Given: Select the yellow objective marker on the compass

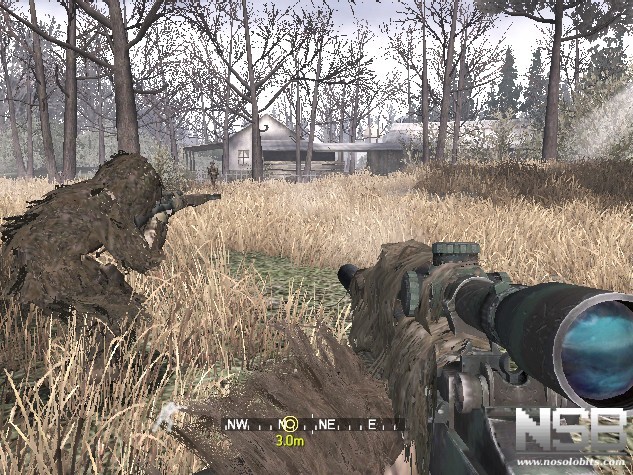Looking at the screenshot, I should point(290,424).
